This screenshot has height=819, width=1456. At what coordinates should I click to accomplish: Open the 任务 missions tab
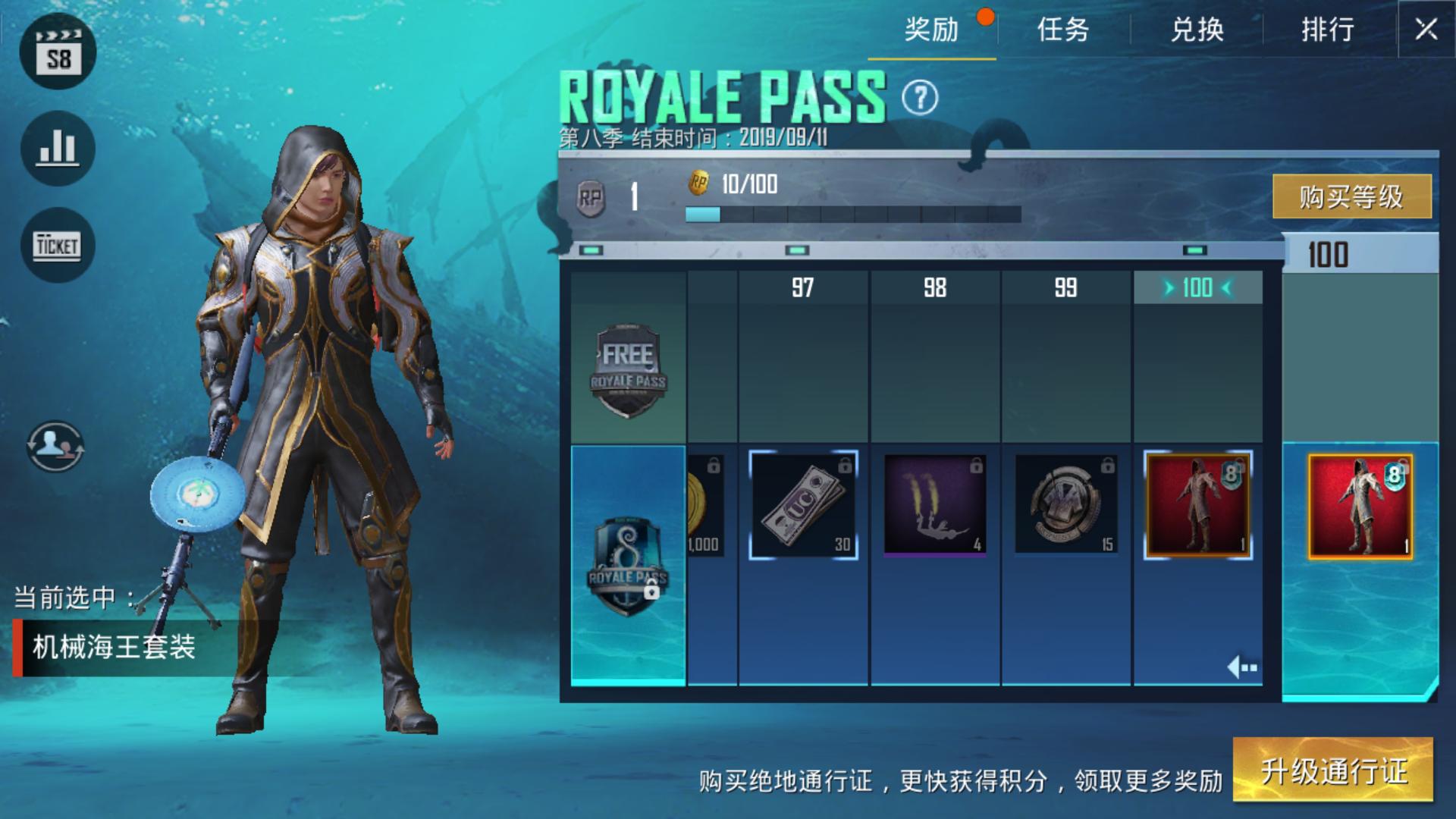coord(1063,30)
